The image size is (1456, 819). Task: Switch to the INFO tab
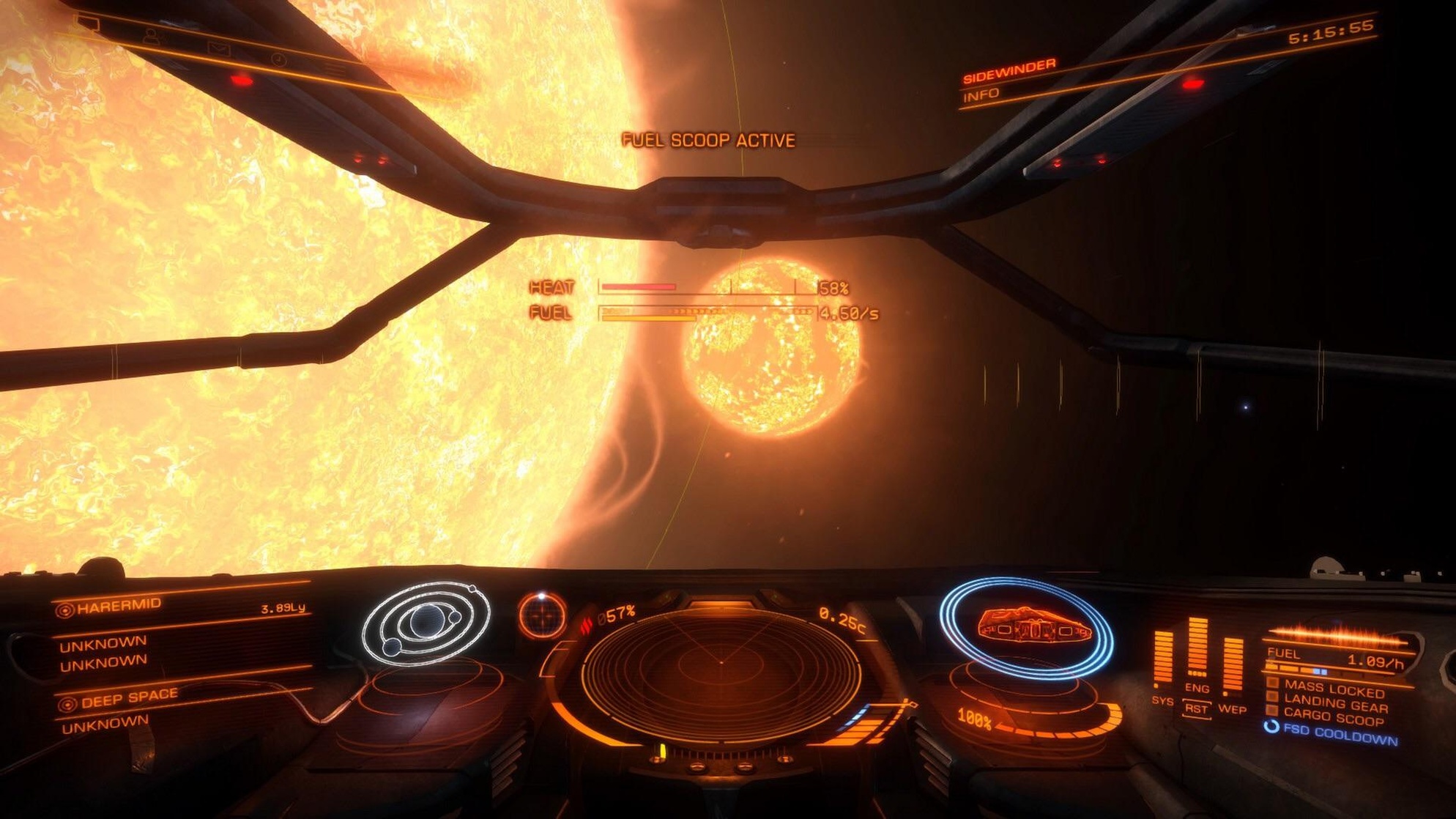(981, 94)
